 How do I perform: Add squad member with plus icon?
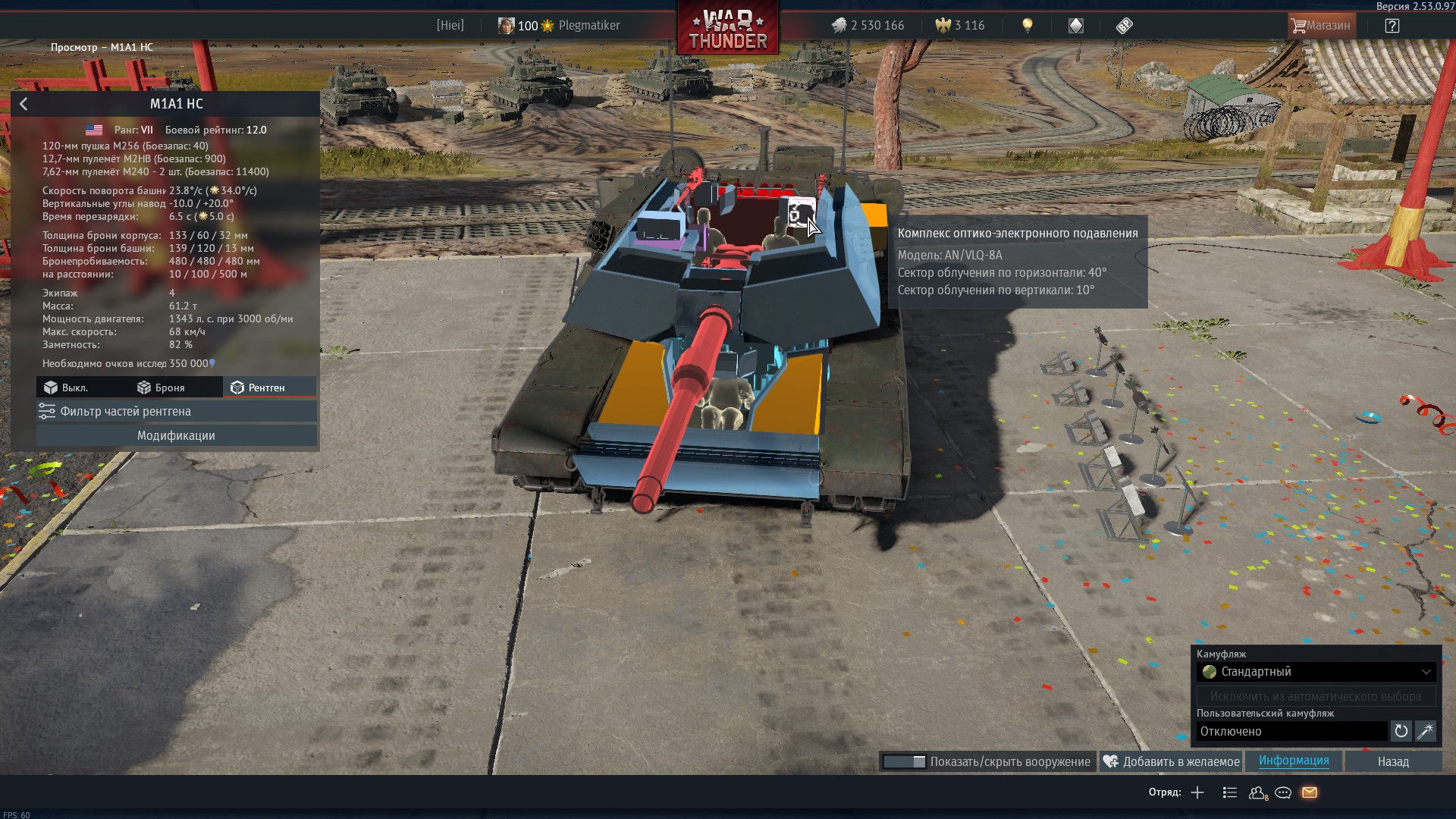click(1197, 792)
